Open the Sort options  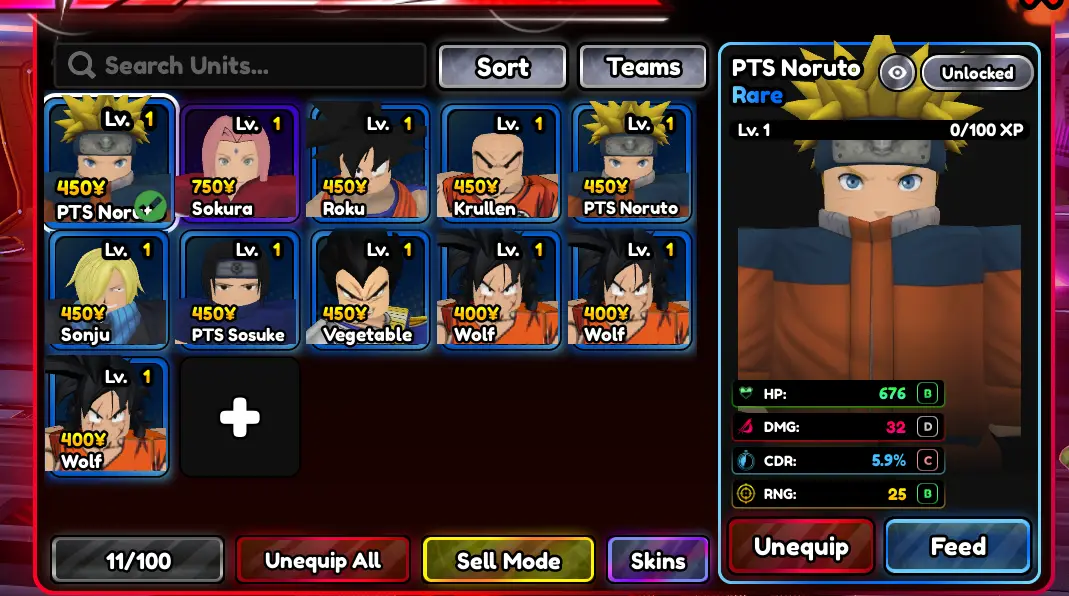[502, 67]
